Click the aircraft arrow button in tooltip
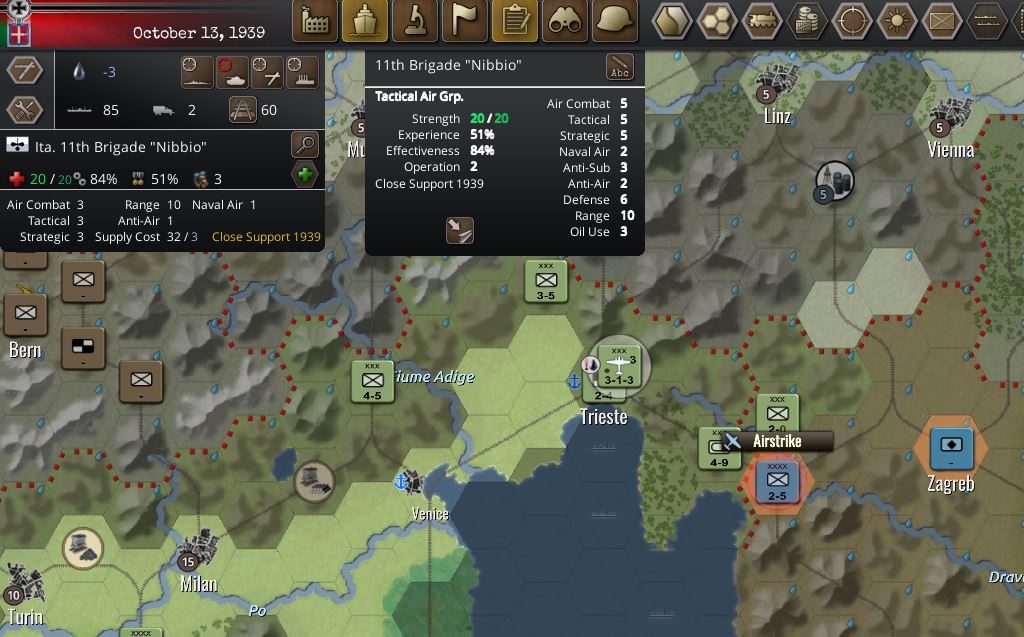This screenshot has height=637, width=1024. 459,231
